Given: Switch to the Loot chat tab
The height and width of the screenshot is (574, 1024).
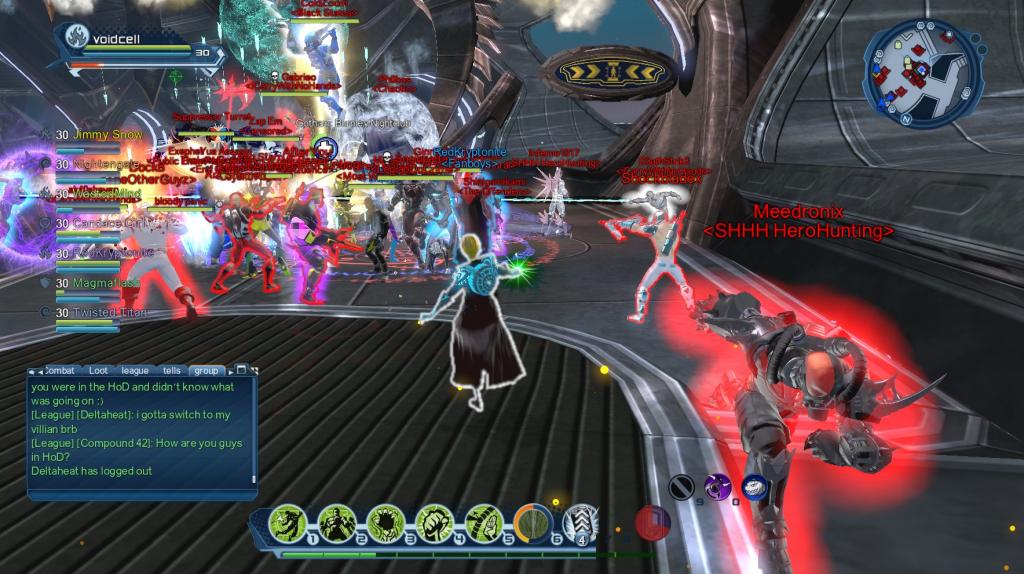Looking at the screenshot, I should click(x=98, y=370).
